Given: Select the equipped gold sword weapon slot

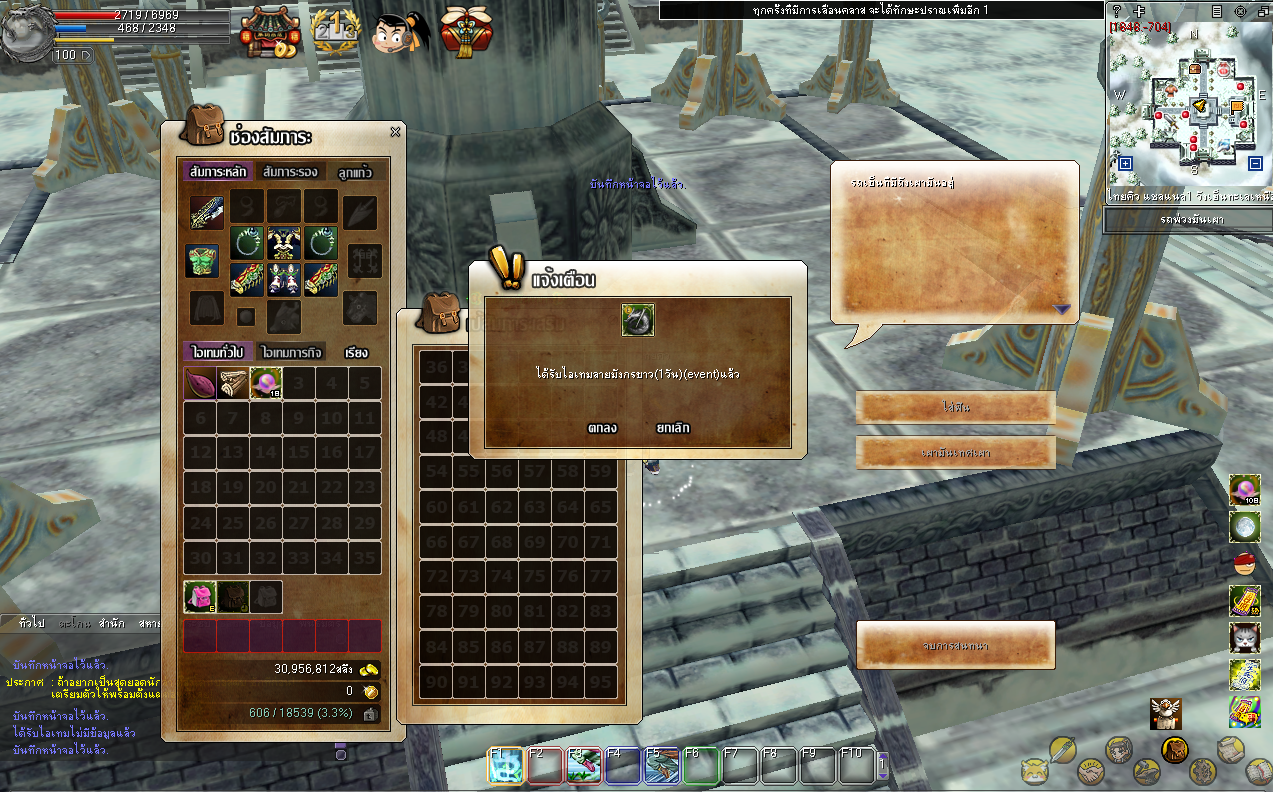Looking at the screenshot, I should [x=207, y=212].
